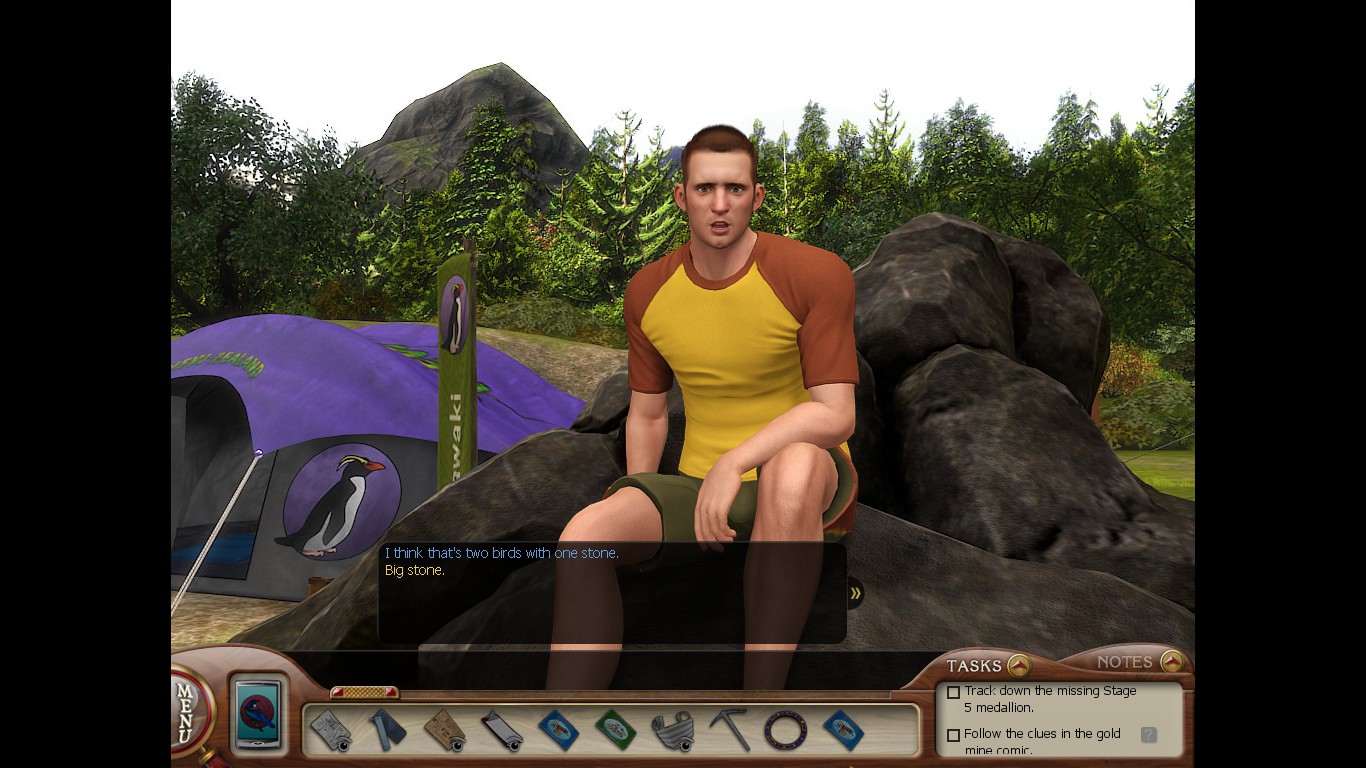Click the question mark hint beside gold mine task
This screenshot has width=1366, height=768.
(x=1148, y=735)
